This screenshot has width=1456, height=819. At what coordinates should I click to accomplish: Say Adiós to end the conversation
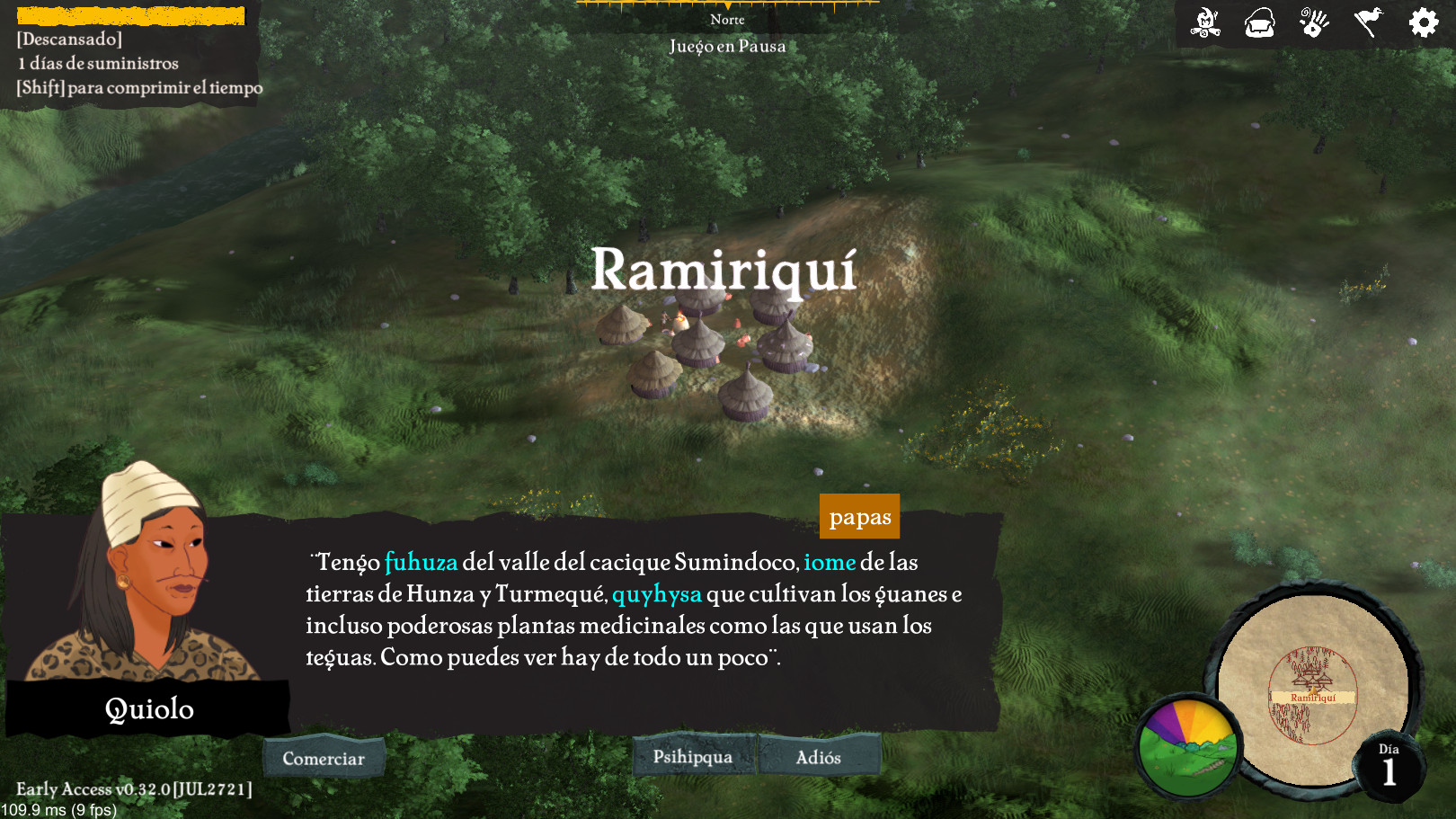819,757
